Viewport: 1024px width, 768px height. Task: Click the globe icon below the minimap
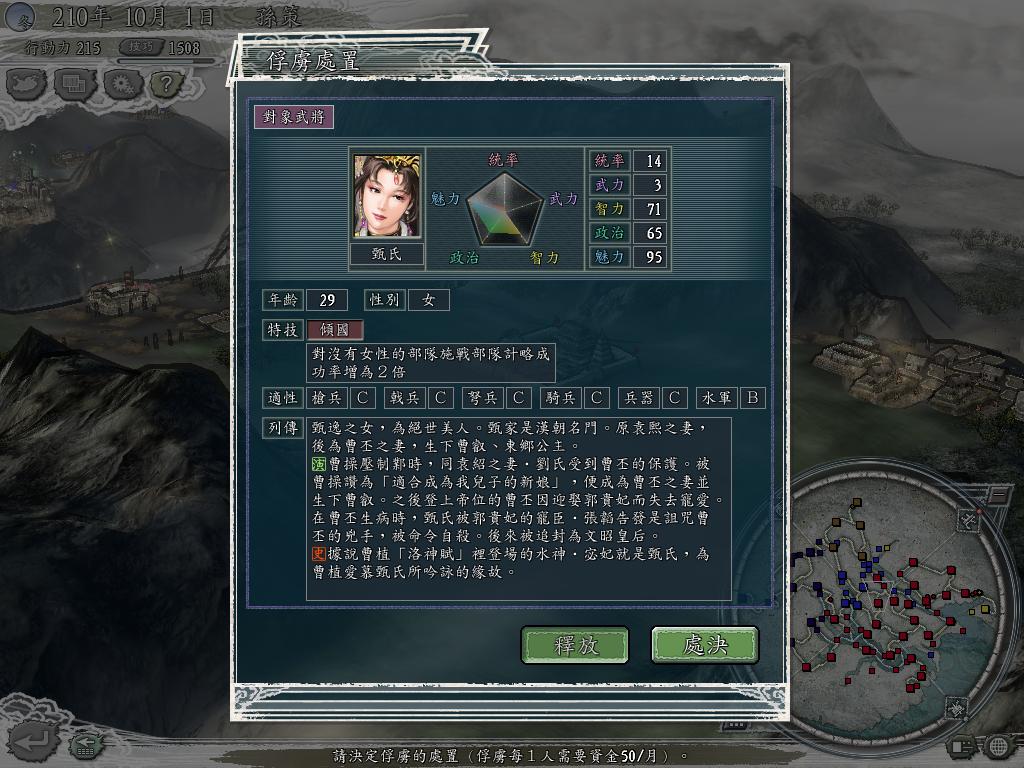coord(997,746)
